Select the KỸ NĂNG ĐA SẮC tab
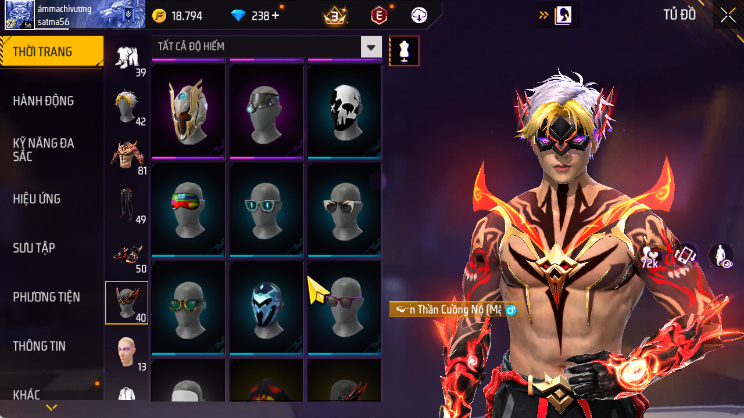Screen dimensions: 744x418 tap(44, 150)
